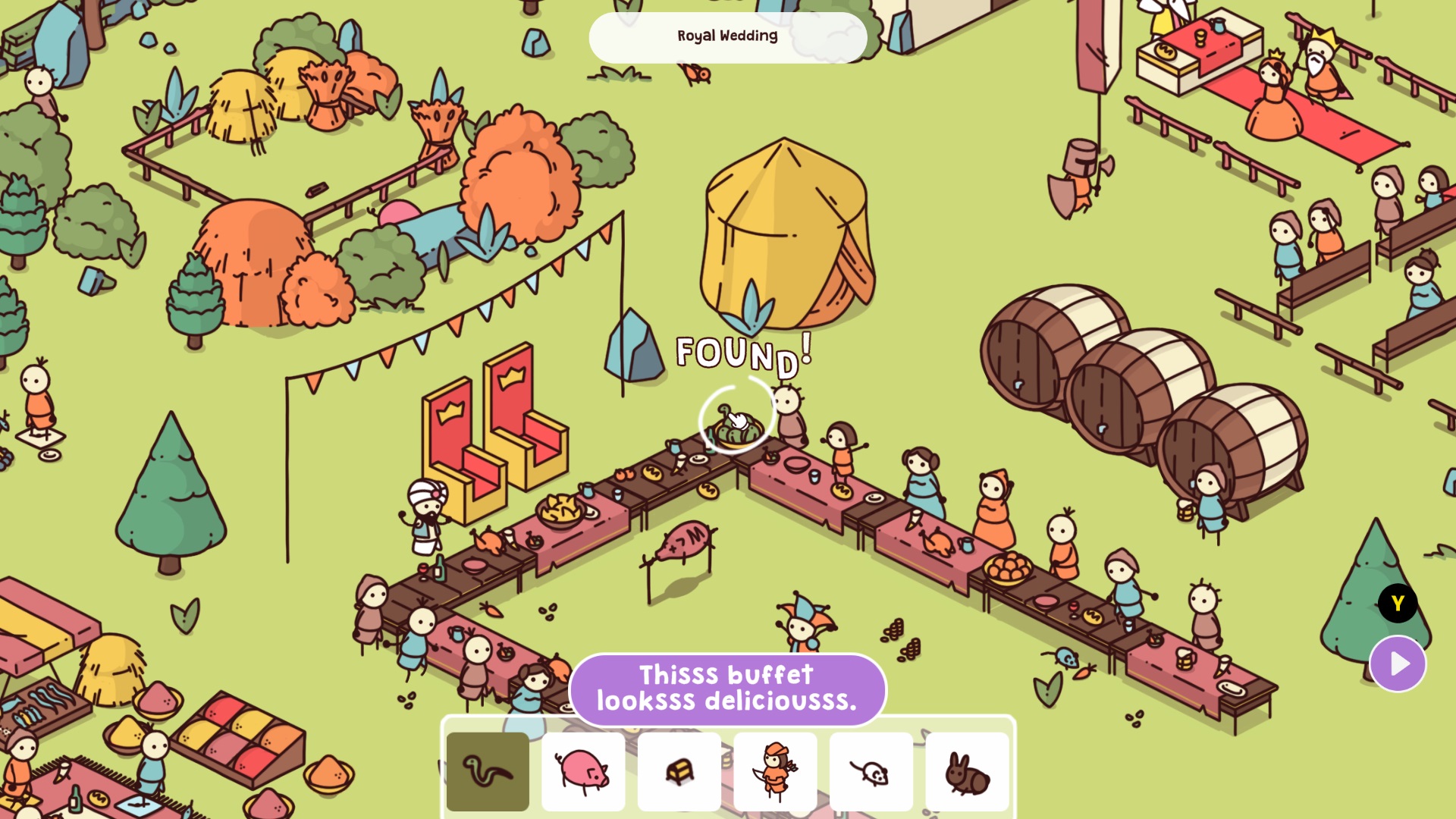Pick the orange archer target slot
Screen dimensions: 1456x819
775,771
